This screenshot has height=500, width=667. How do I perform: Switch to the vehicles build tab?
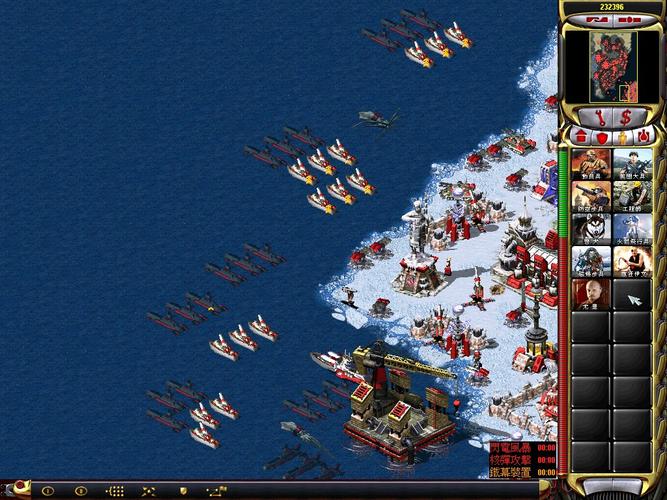[x=645, y=136]
